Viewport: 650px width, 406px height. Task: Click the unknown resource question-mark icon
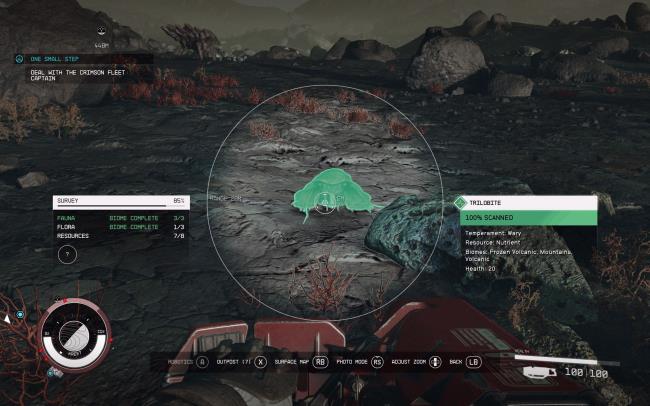[x=67, y=254]
